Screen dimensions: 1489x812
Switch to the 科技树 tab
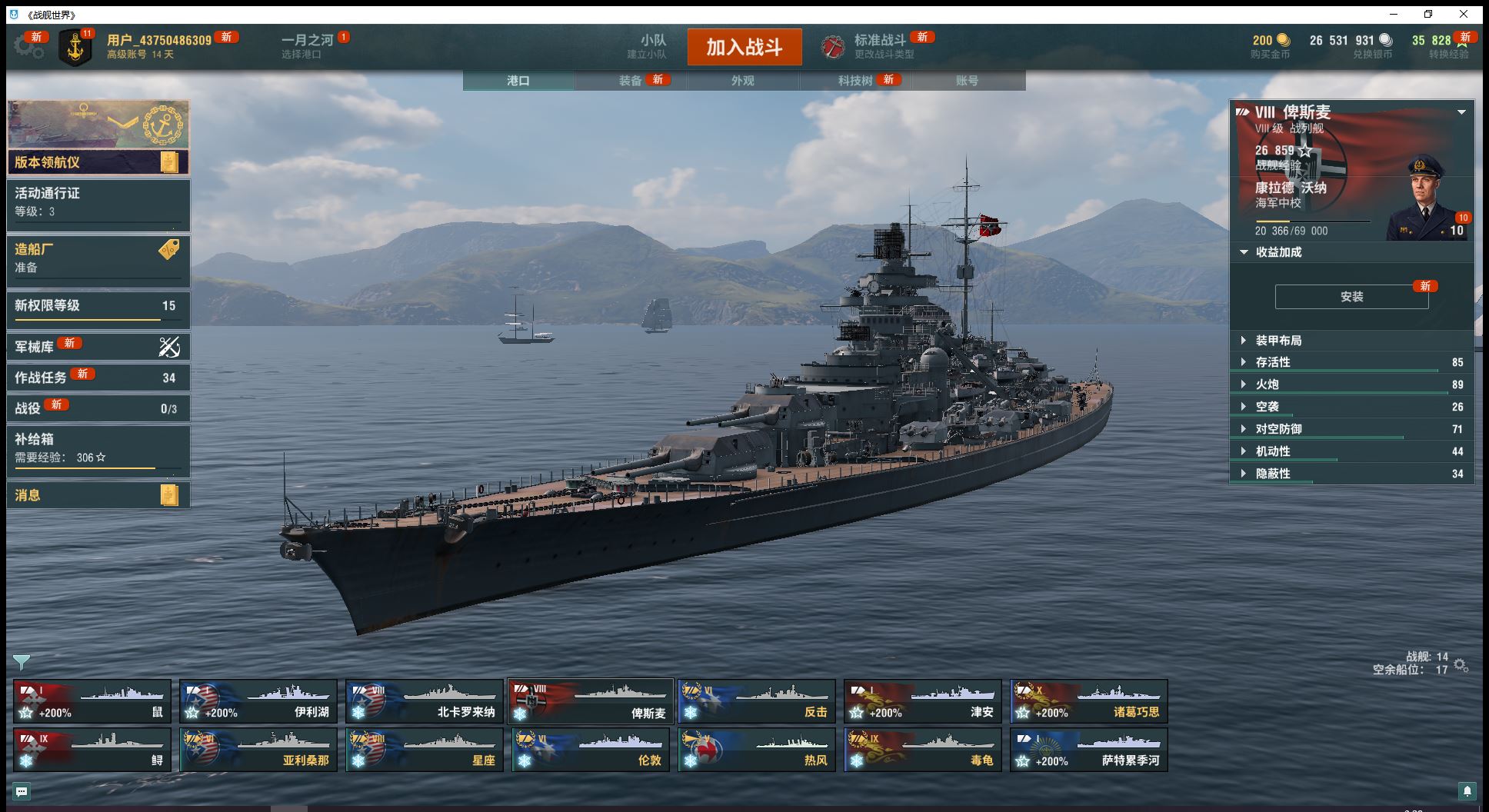coord(855,81)
